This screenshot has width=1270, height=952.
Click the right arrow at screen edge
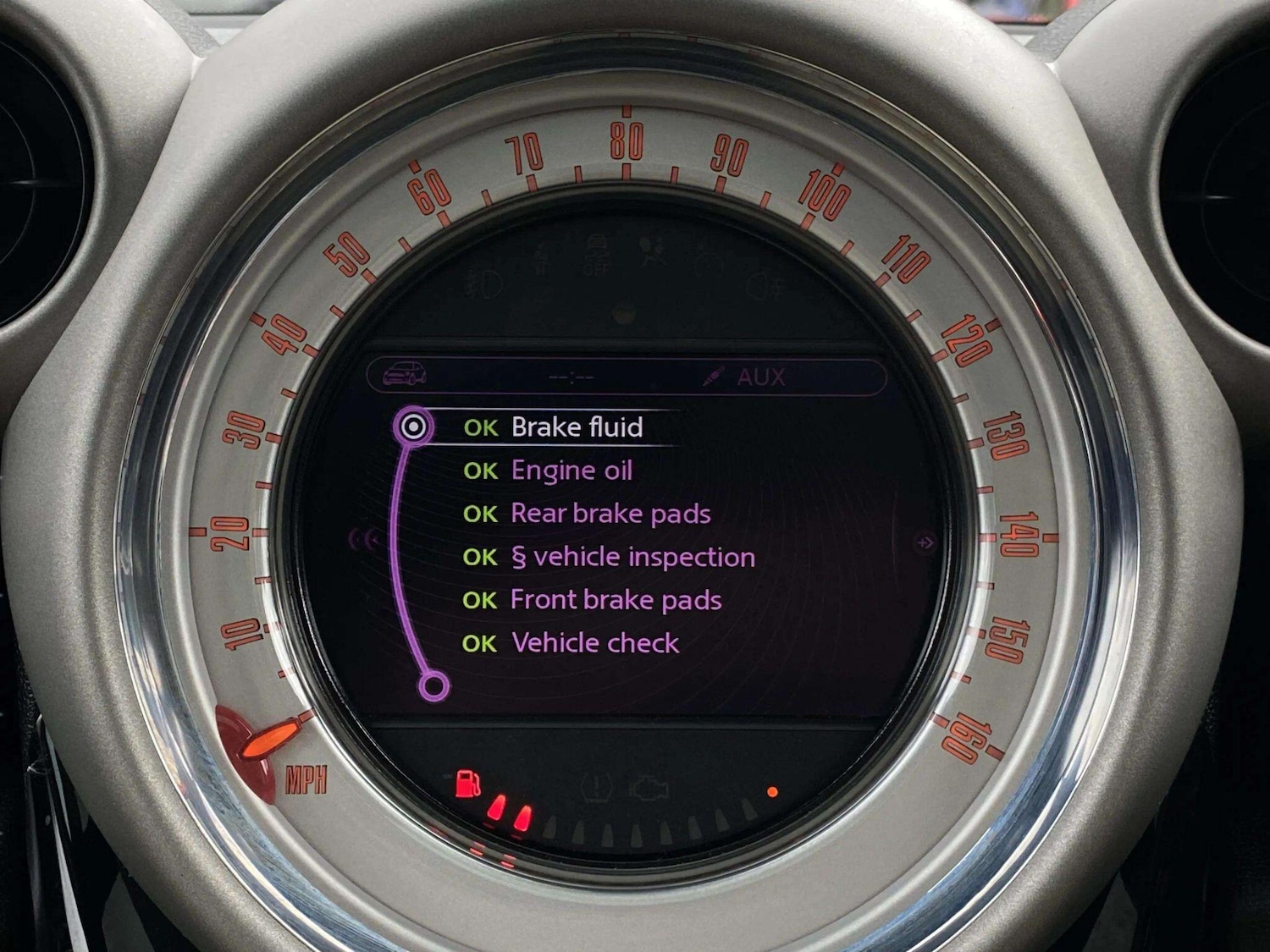pyautogui.click(x=925, y=542)
